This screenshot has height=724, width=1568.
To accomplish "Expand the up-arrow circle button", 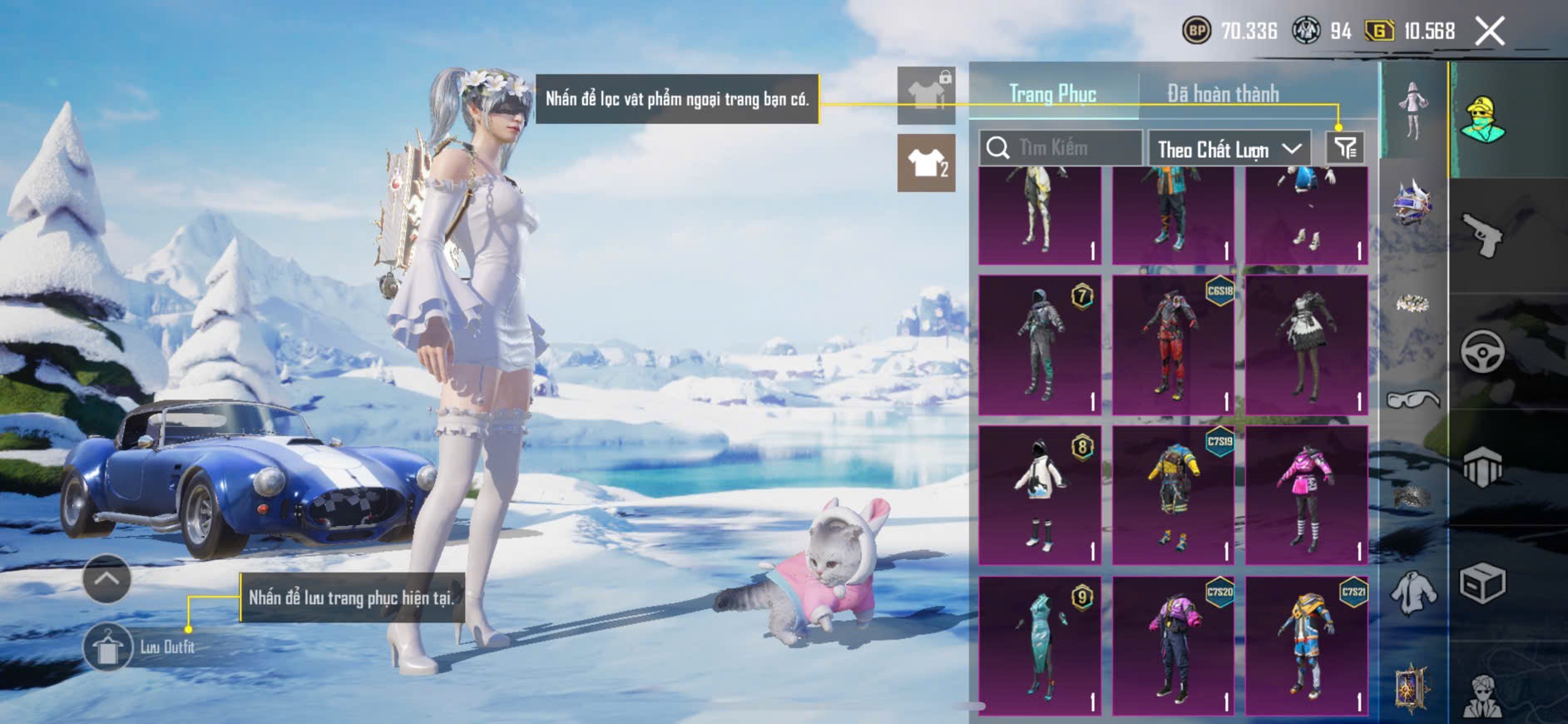I will click(106, 578).
